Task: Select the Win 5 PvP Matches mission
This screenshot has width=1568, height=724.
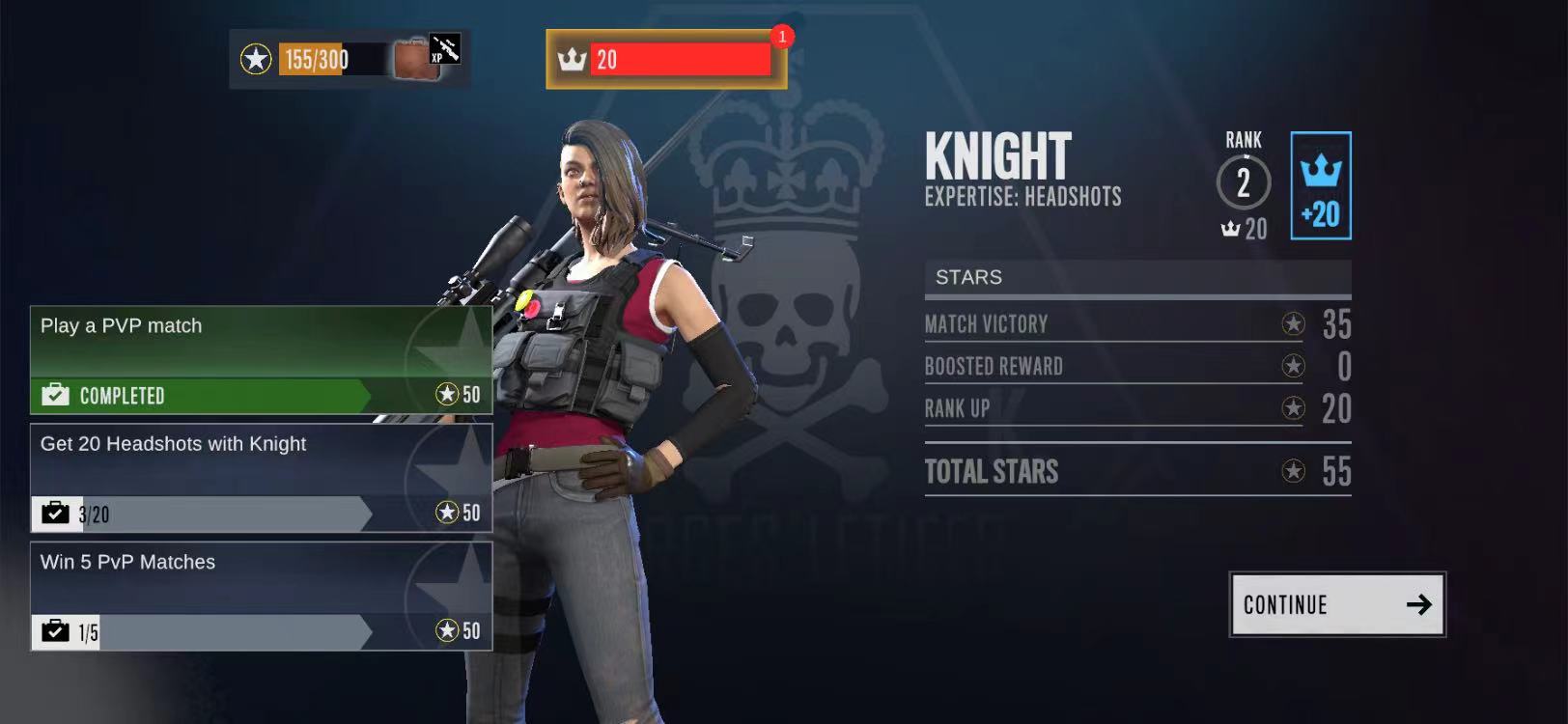Action: click(261, 596)
